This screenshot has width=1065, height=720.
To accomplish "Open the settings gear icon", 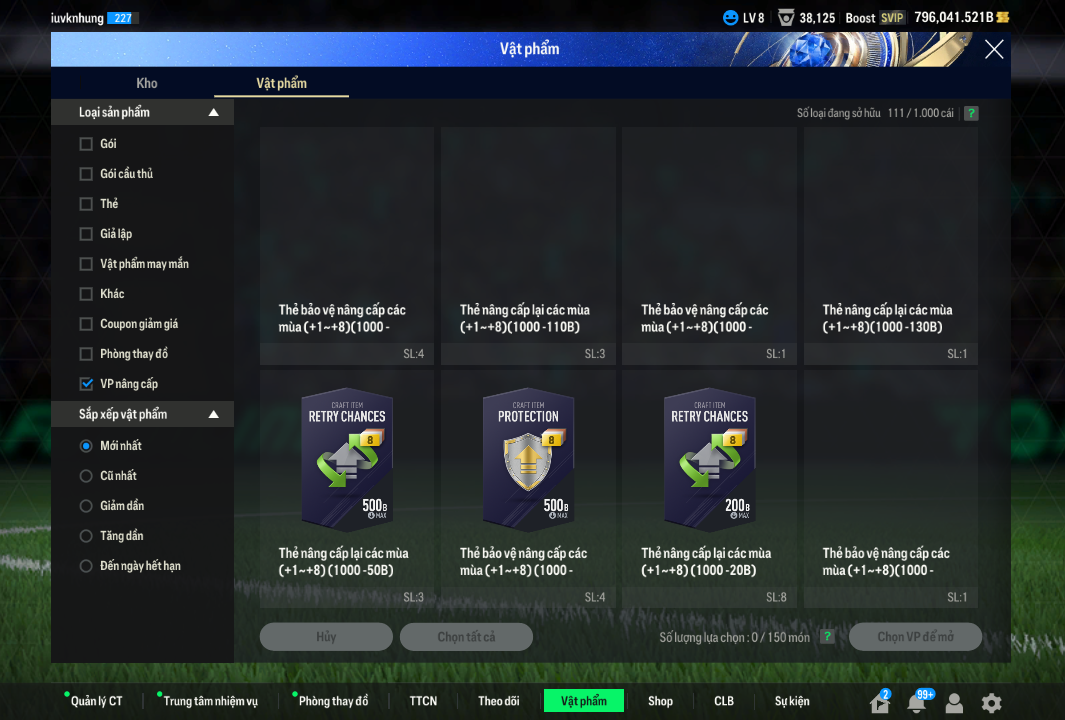I will click(991, 703).
